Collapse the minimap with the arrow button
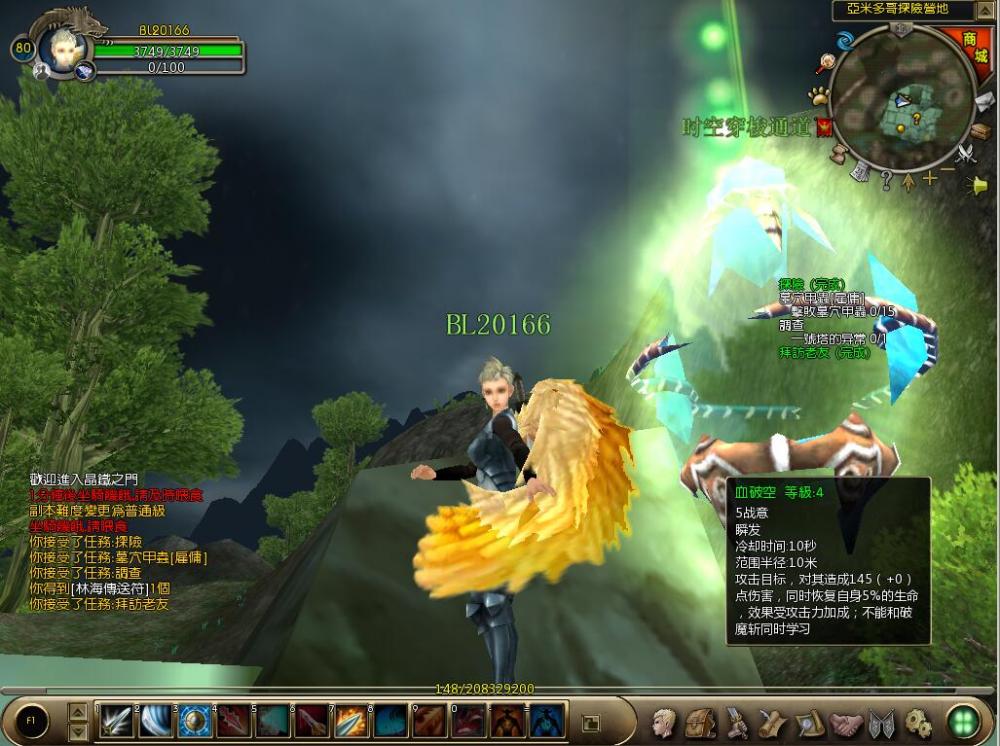The height and width of the screenshot is (746, 1000). point(909,182)
